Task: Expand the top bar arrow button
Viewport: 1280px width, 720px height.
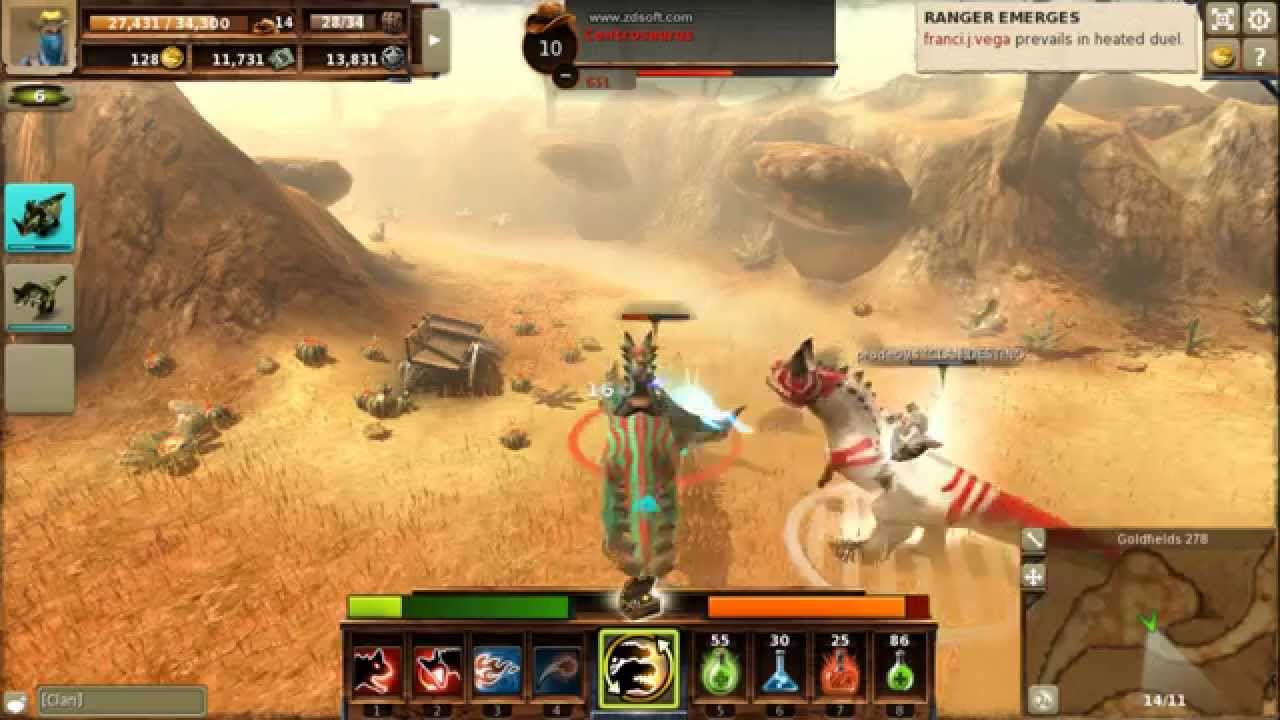Action: [x=435, y=40]
